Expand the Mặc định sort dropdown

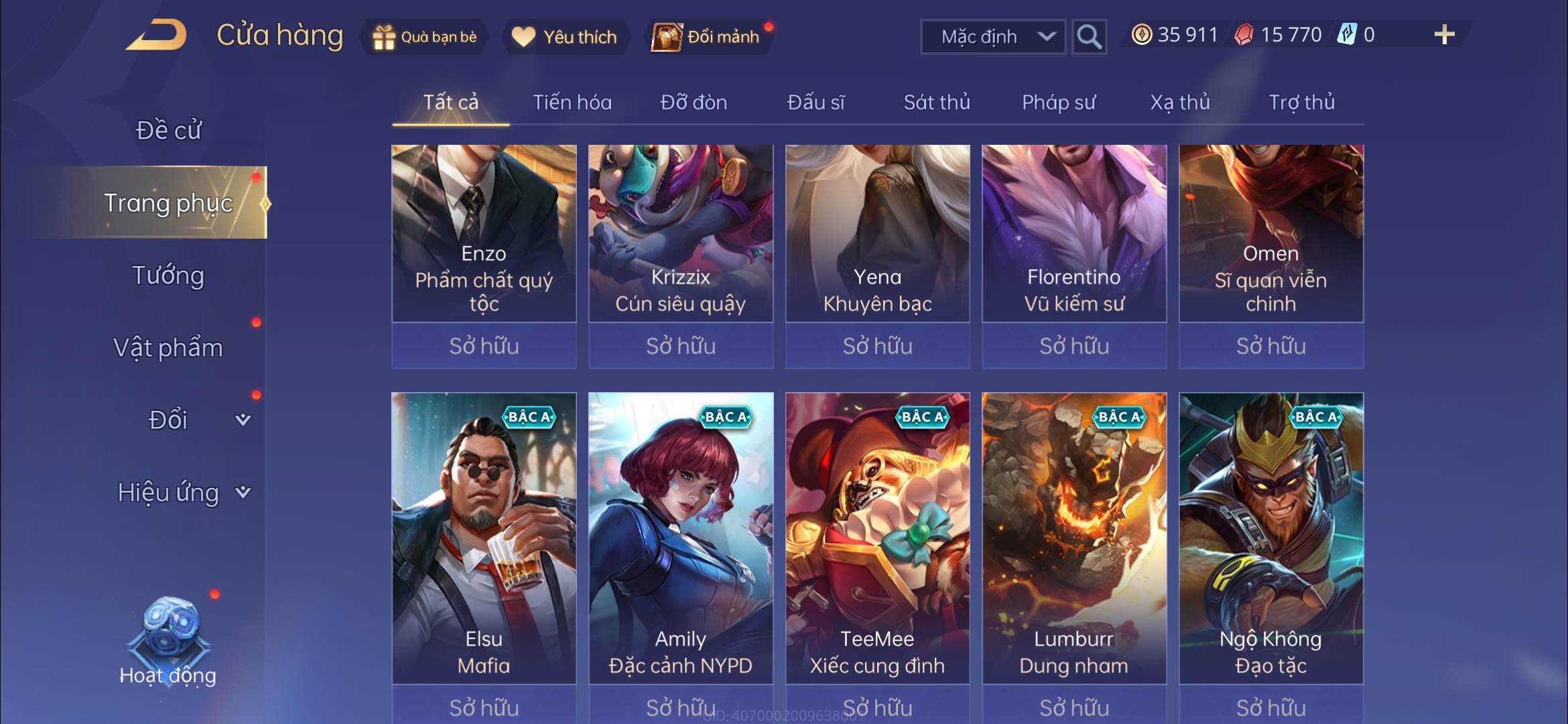[x=993, y=37]
